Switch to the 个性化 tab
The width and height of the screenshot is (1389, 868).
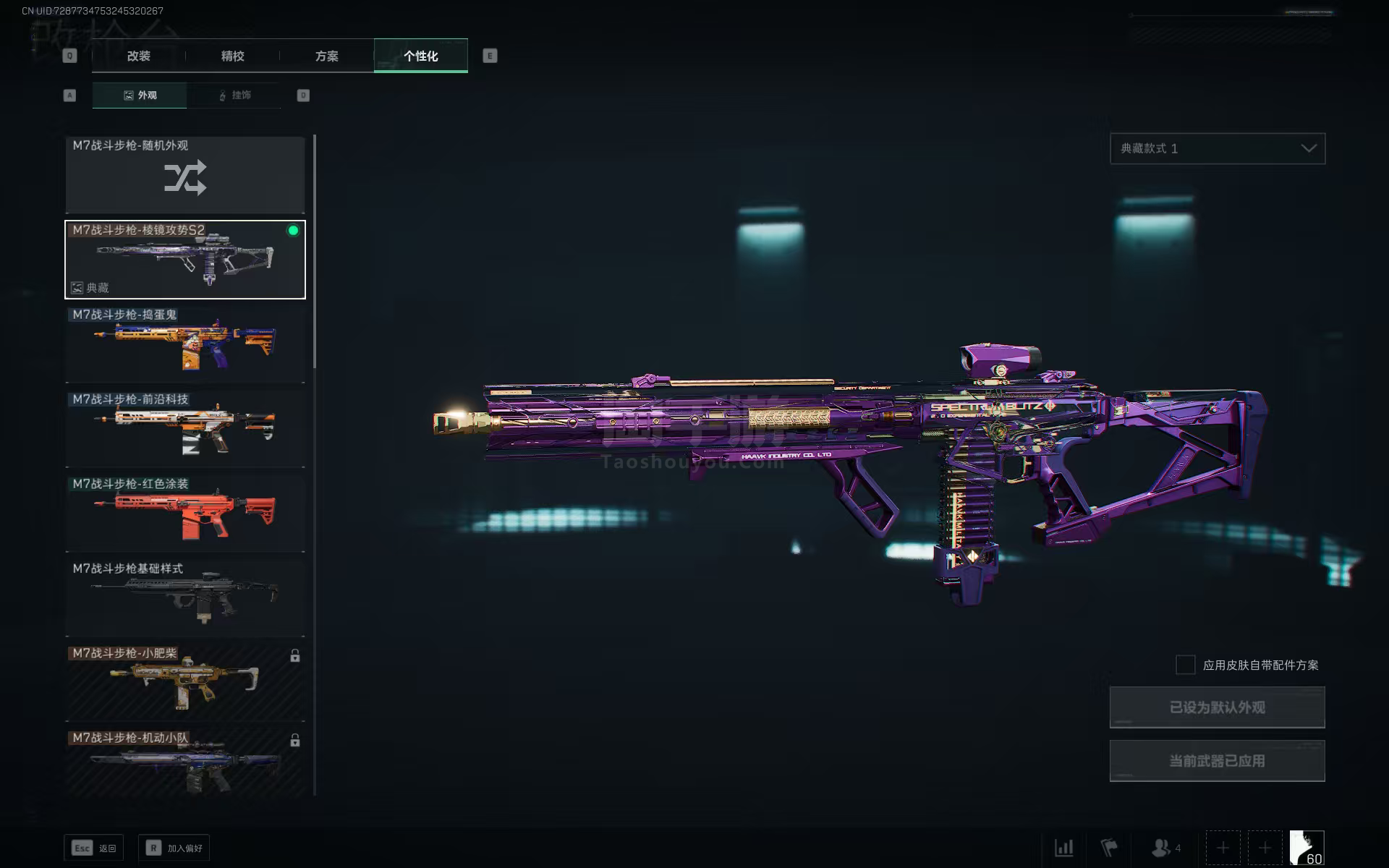click(420, 56)
